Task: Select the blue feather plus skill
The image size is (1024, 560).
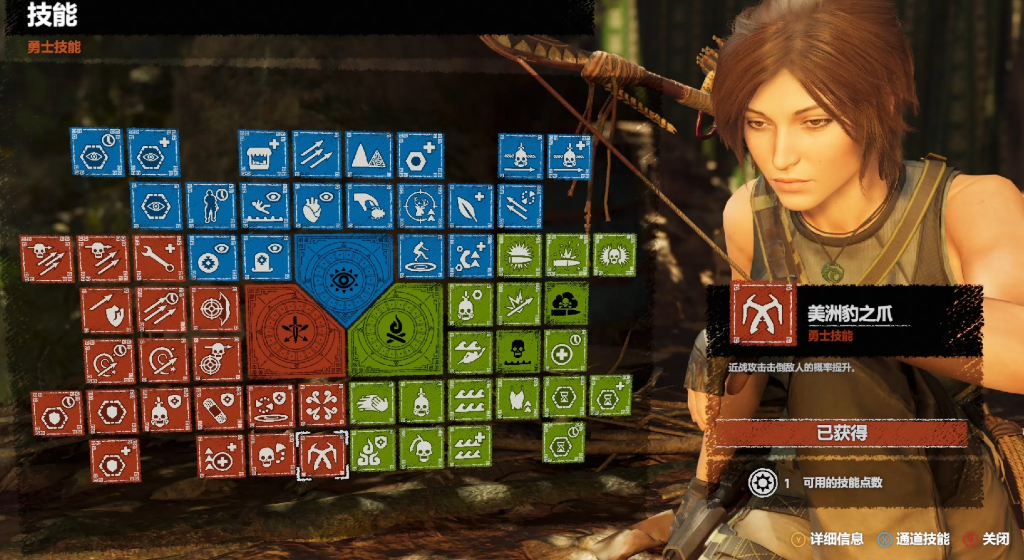Action: point(471,205)
